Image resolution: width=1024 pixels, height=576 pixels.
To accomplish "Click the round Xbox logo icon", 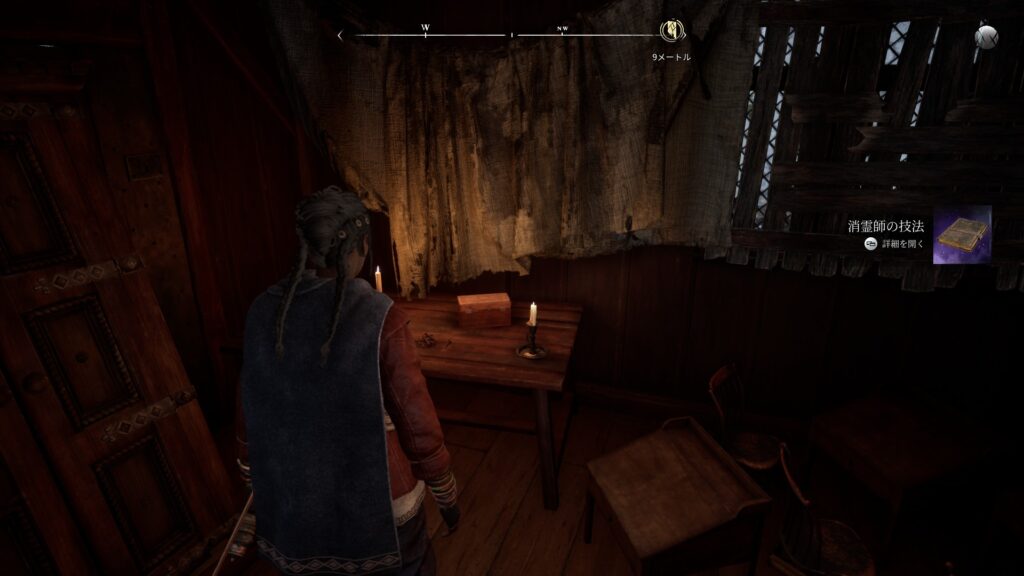I will pos(986,36).
